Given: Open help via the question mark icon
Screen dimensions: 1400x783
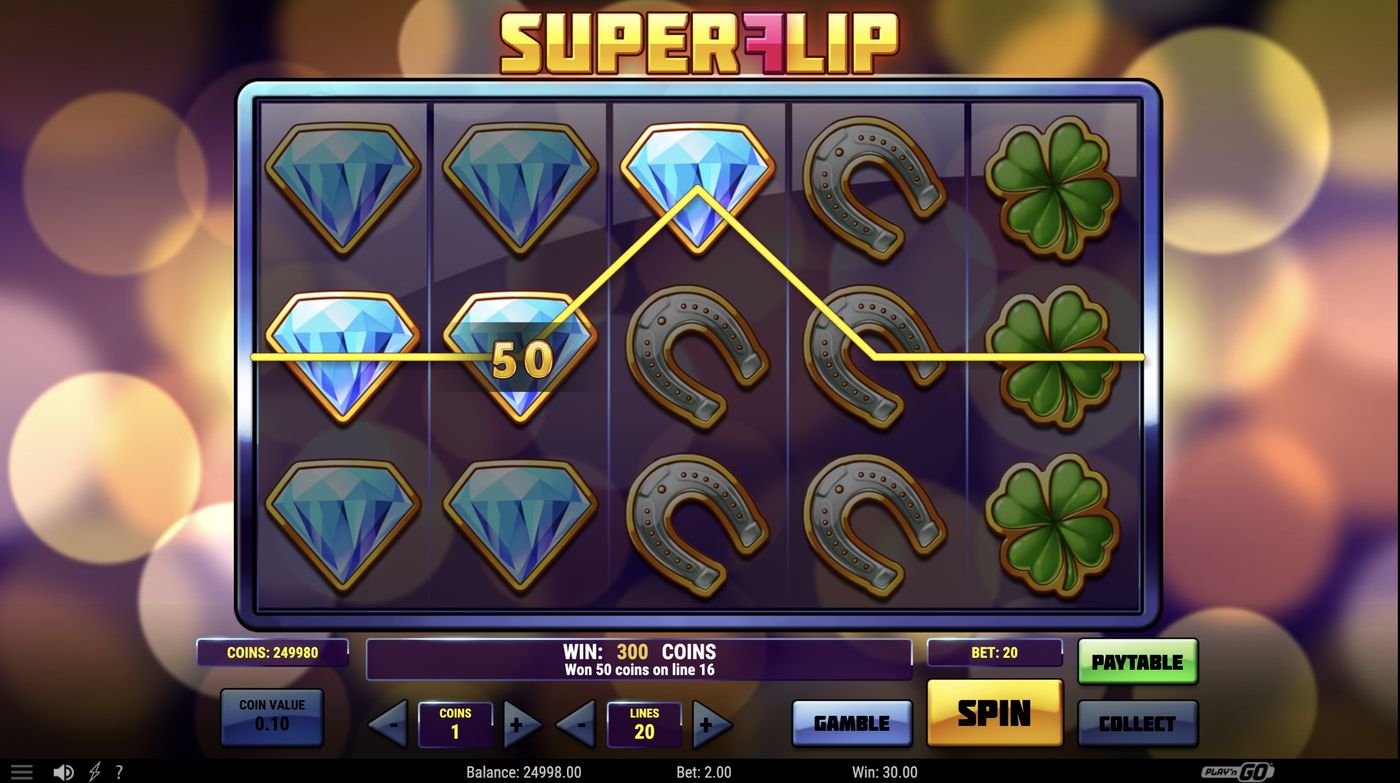Looking at the screenshot, I should tap(119, 770).
